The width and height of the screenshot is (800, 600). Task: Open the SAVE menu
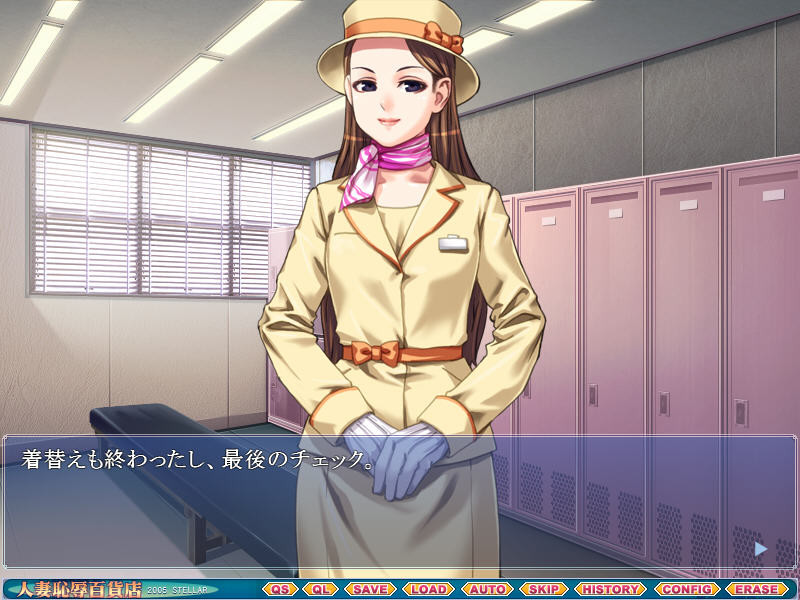coord(370,589)
